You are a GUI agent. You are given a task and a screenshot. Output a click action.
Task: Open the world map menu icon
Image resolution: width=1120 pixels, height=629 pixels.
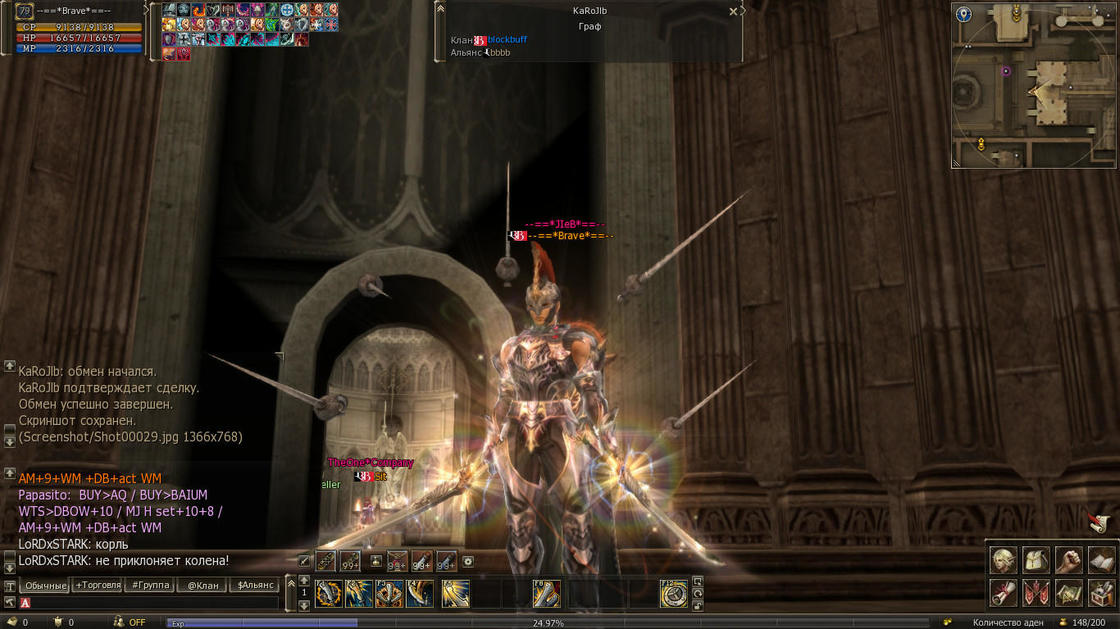tap(1068, 593)
